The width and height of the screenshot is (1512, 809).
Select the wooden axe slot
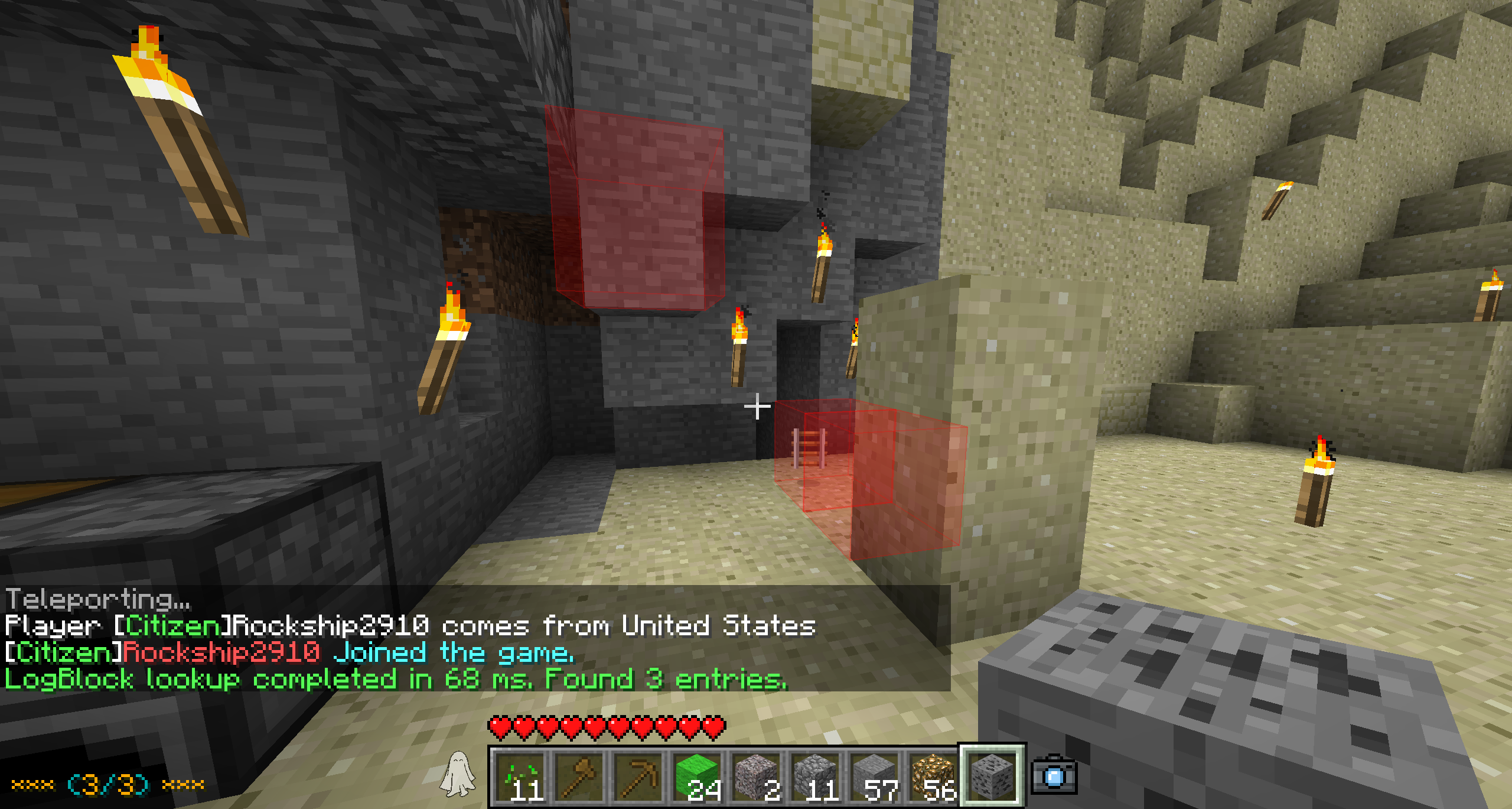(x=579, y=776)
